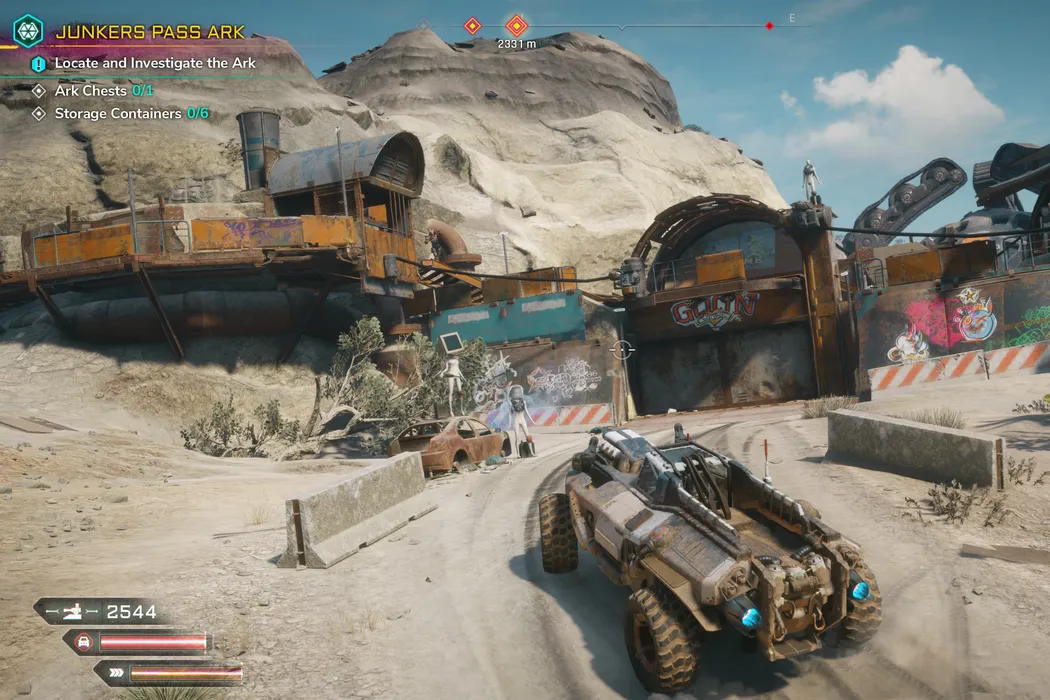Select the Storage Containers tracker entry

coord(131,114)
